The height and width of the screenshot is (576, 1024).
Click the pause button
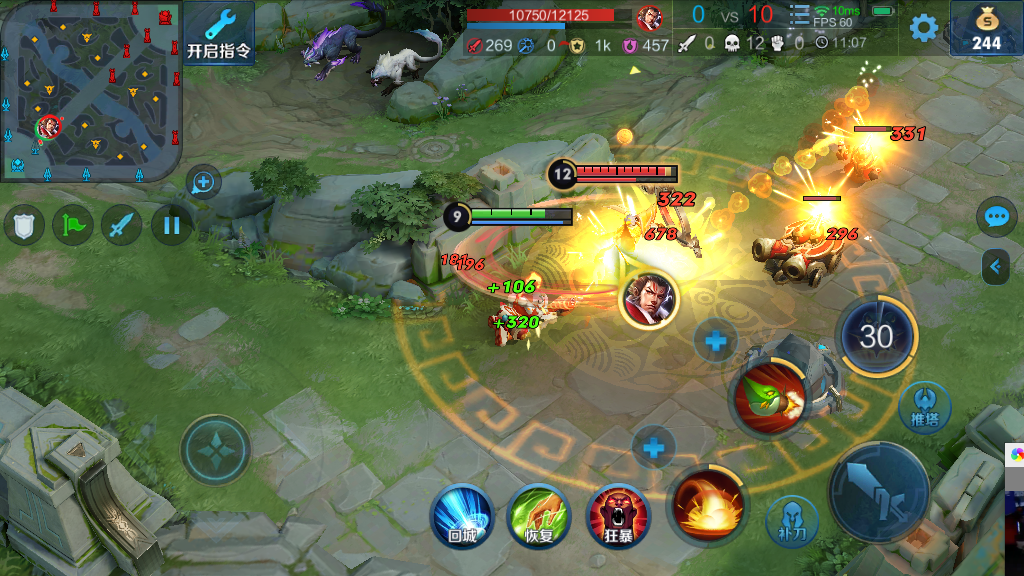[x=171, y=225]
